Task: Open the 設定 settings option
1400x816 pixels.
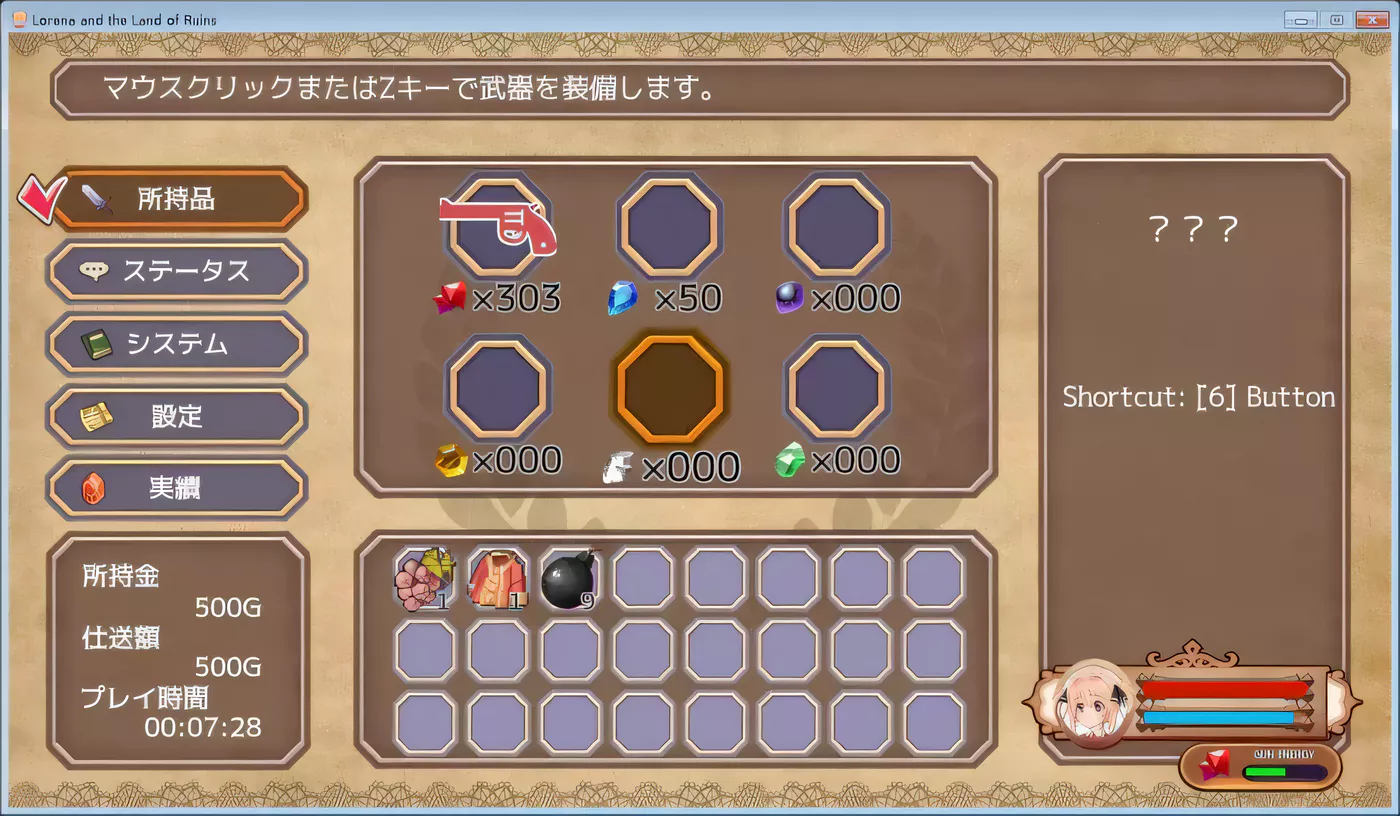Action: pos(177,417)
